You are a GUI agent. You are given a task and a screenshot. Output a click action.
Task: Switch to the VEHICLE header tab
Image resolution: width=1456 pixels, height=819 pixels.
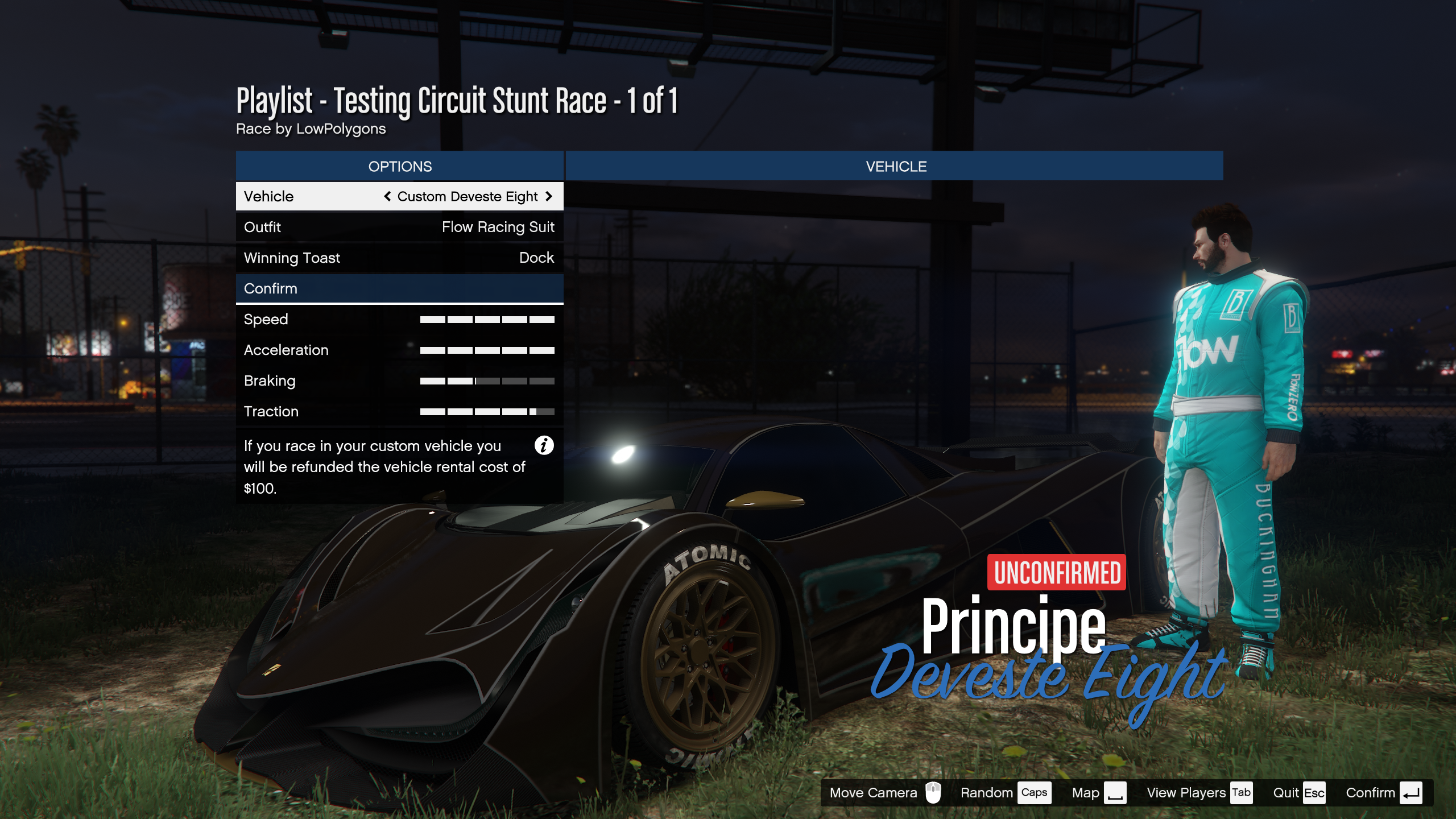click(x=895, y=166)
